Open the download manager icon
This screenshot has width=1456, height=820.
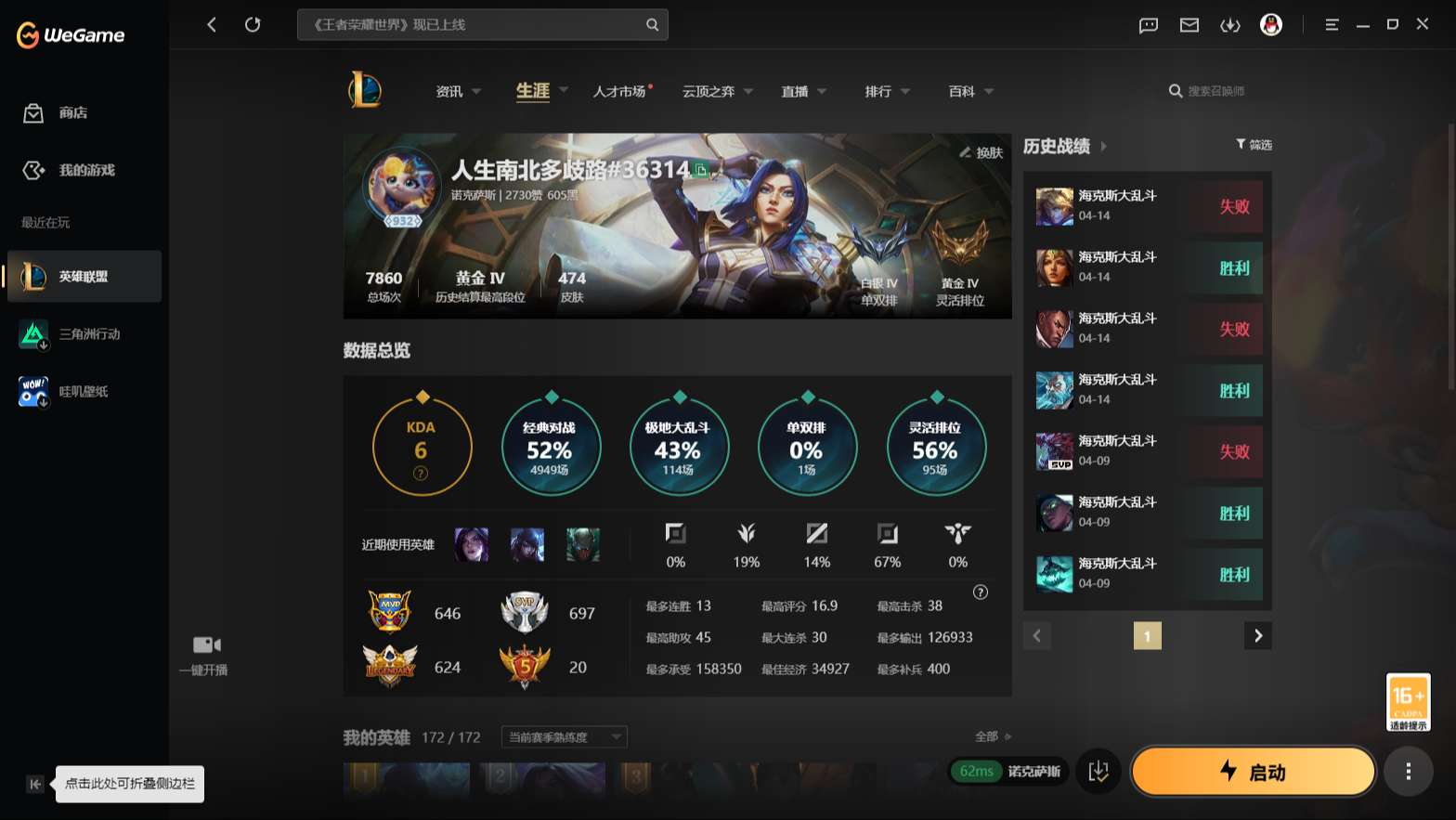coord(1230,25)
